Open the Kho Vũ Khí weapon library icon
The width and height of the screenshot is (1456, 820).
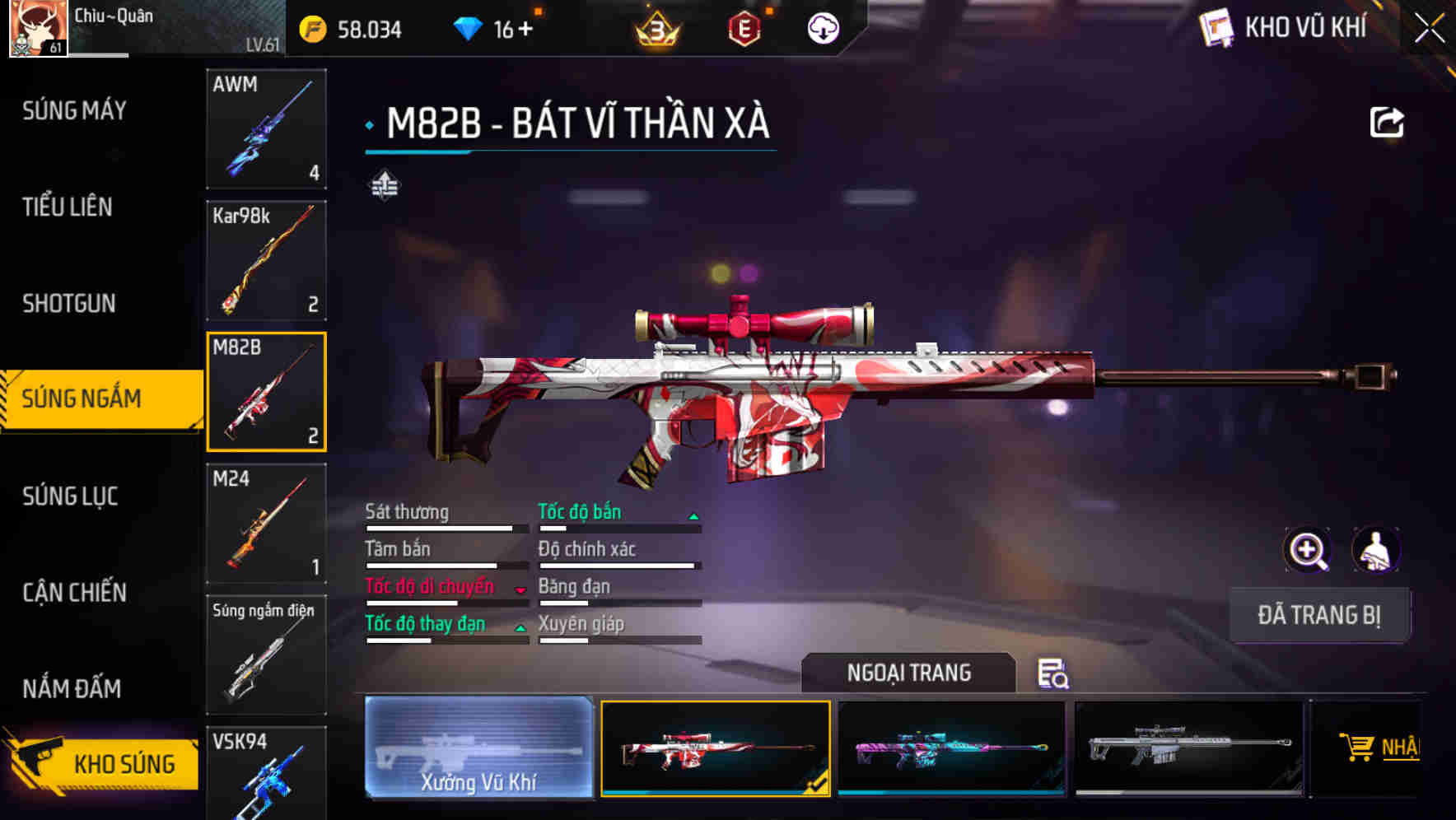click(1217, 29)
